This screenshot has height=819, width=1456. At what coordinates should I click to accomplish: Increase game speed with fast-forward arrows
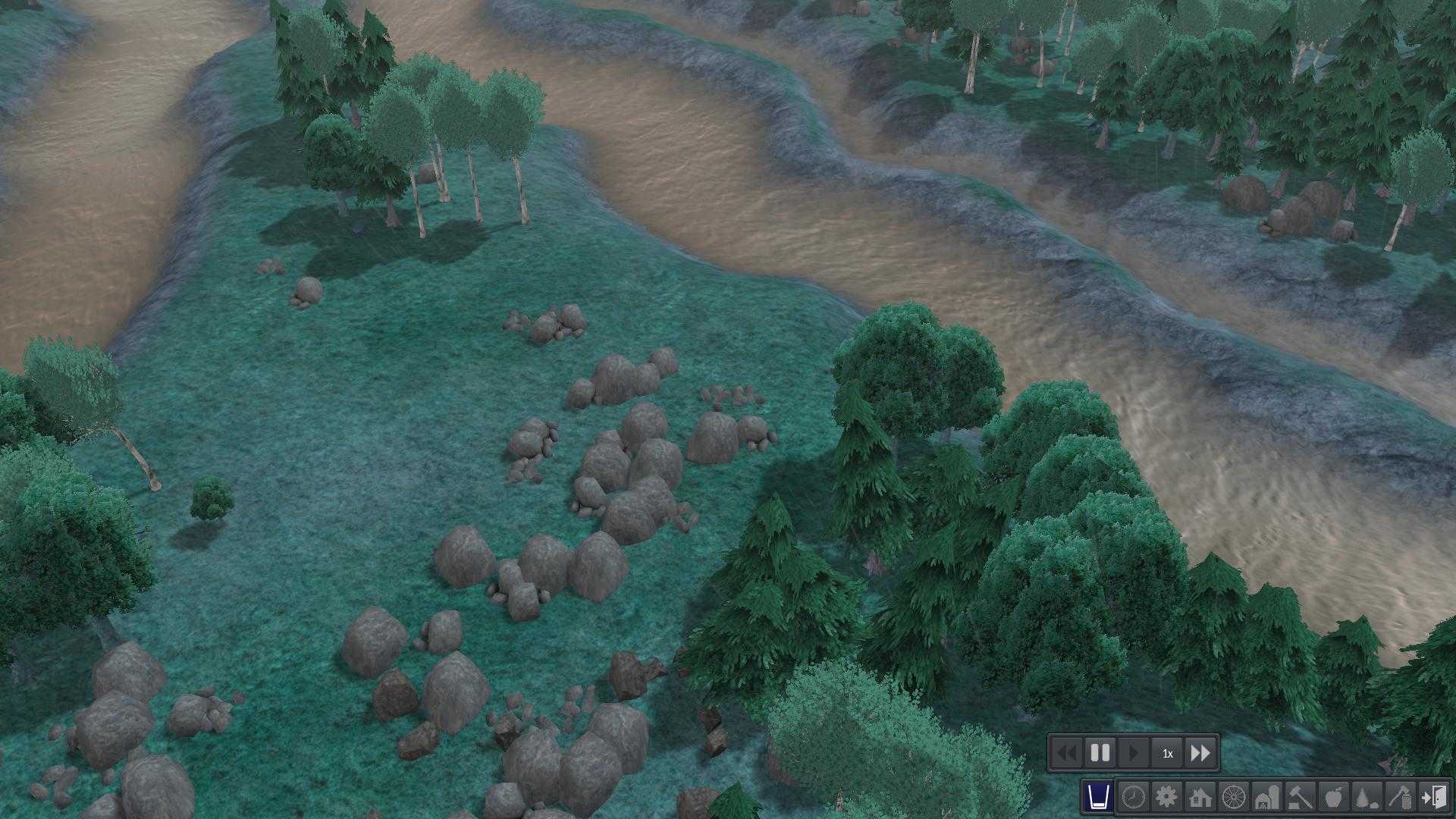1201,753
